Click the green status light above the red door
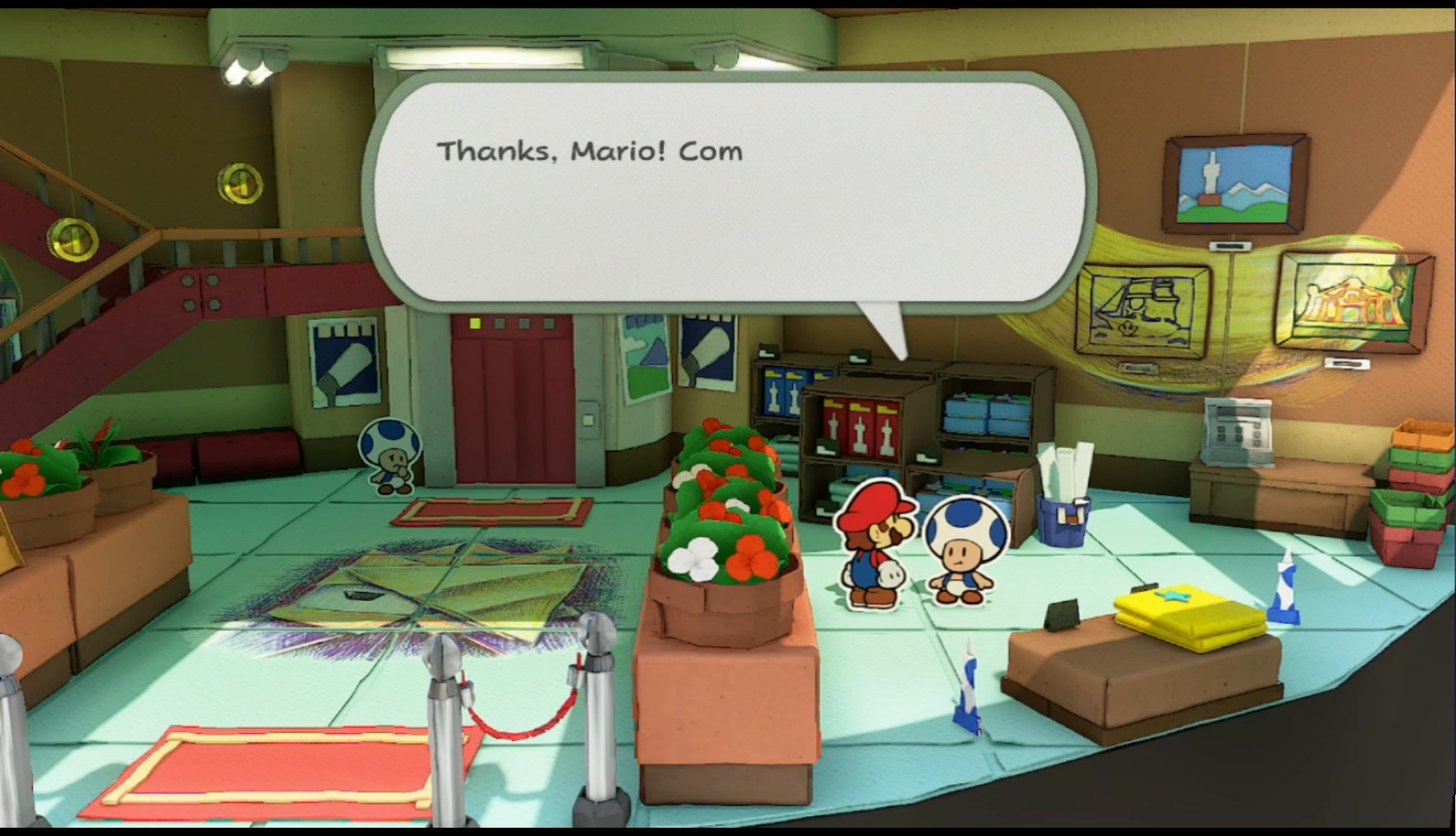The image size is (1456, 836). pyautogui.click(x=472, y=324)
